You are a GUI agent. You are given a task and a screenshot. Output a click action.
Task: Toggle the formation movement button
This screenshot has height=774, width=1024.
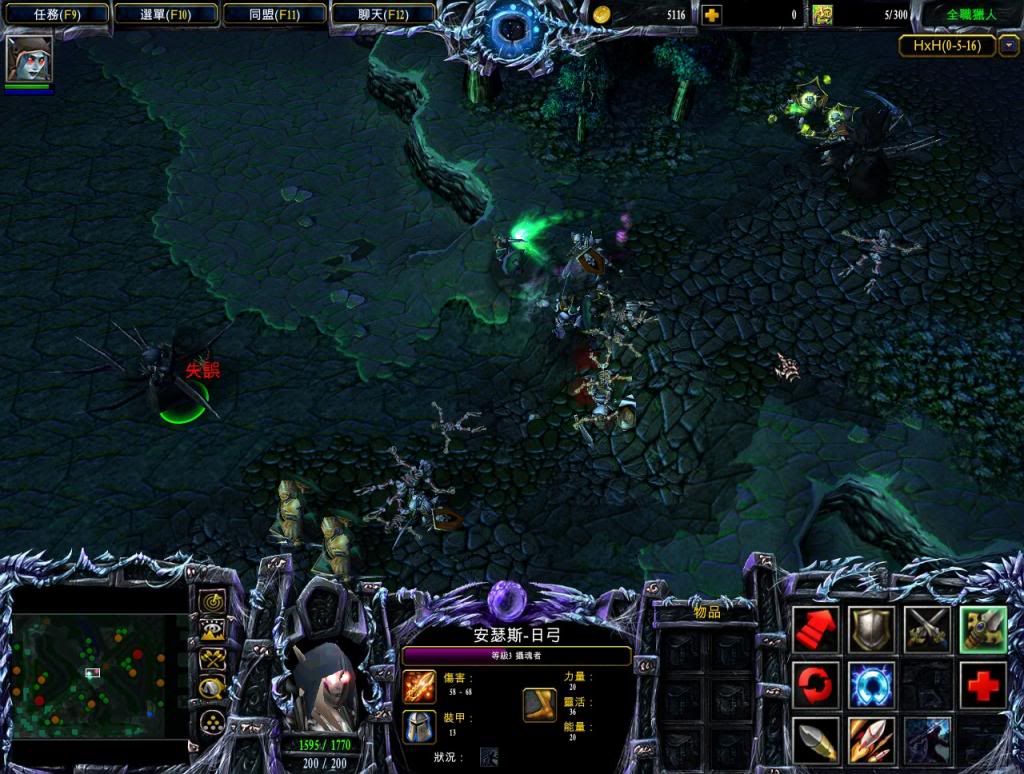(x=212, y=720)
